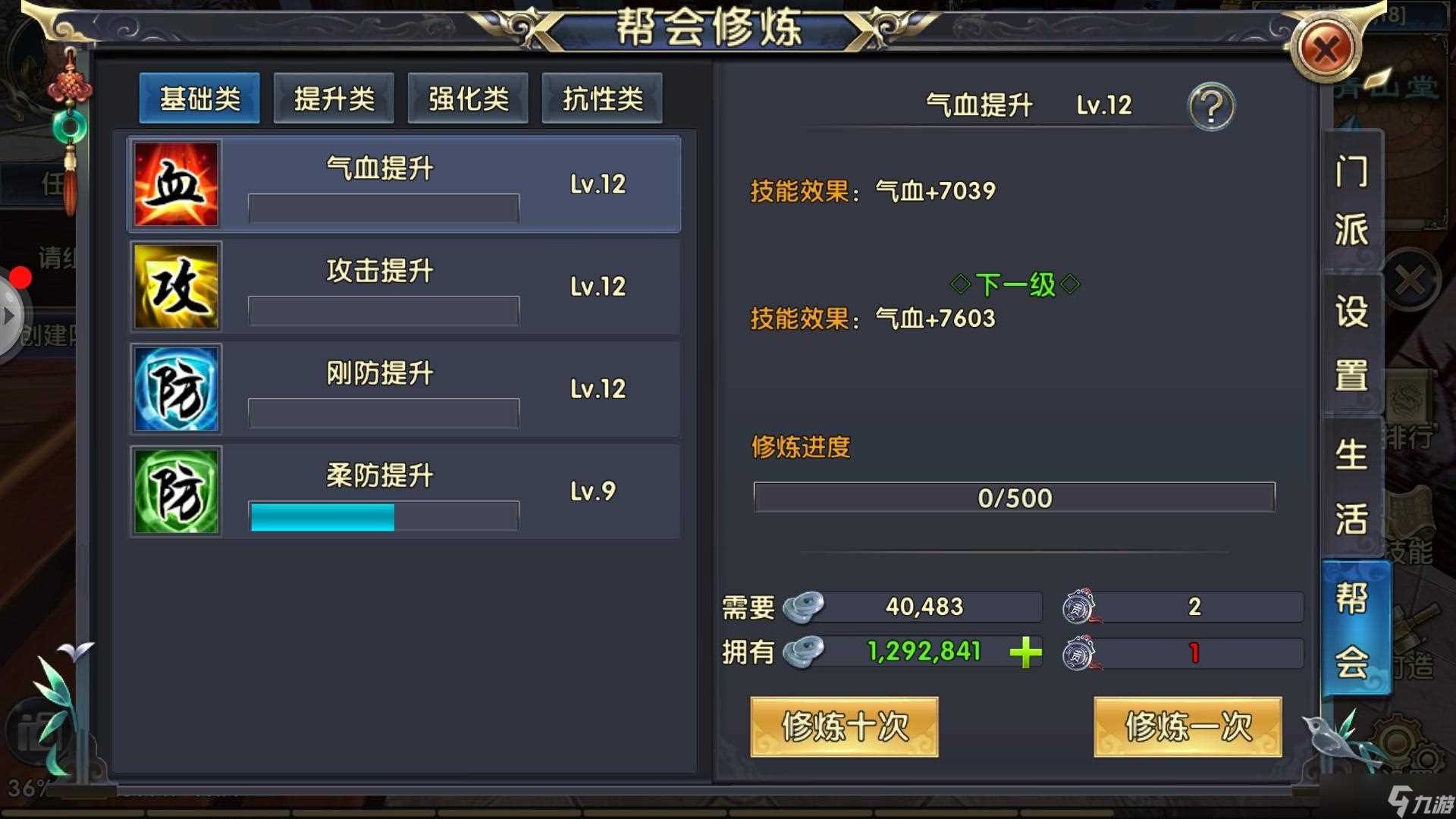The height and width of the screenshot is (819, 1456).
Task: Open the 抗性类 resistance tab
Action: tap(601, 99)
